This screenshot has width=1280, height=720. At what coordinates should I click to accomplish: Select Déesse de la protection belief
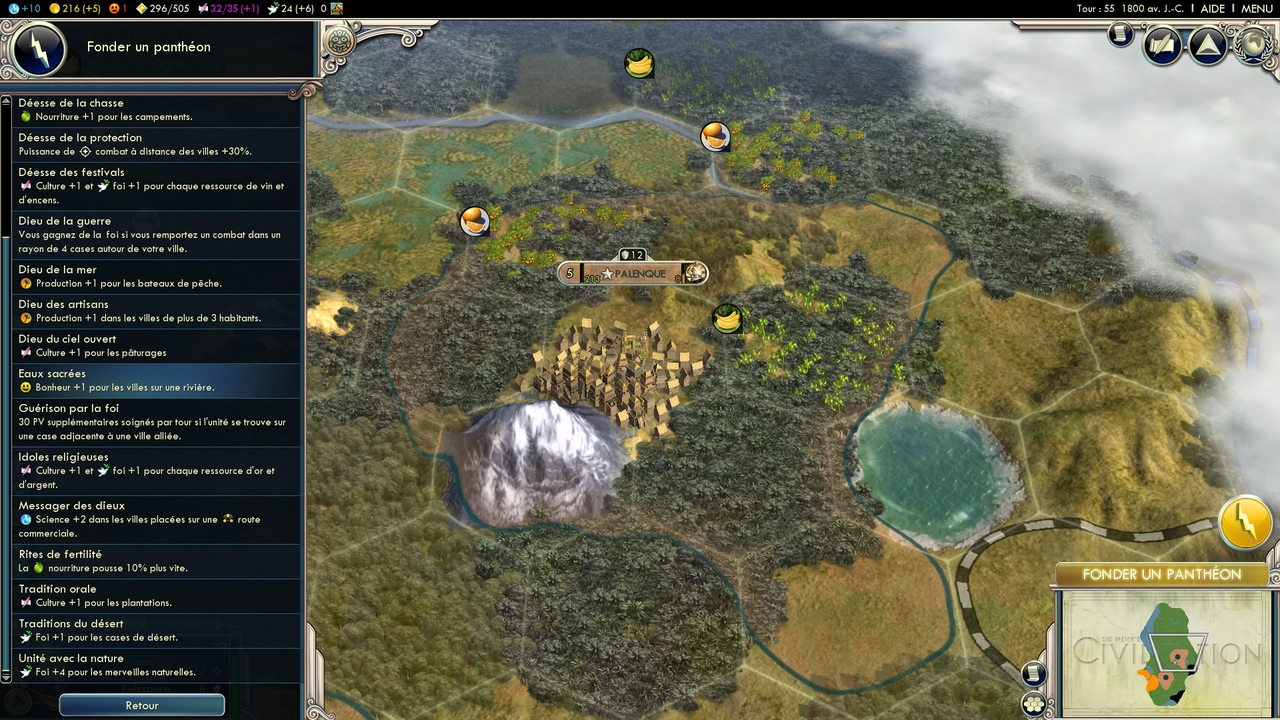pyautogui.click(x=156, y=145)
